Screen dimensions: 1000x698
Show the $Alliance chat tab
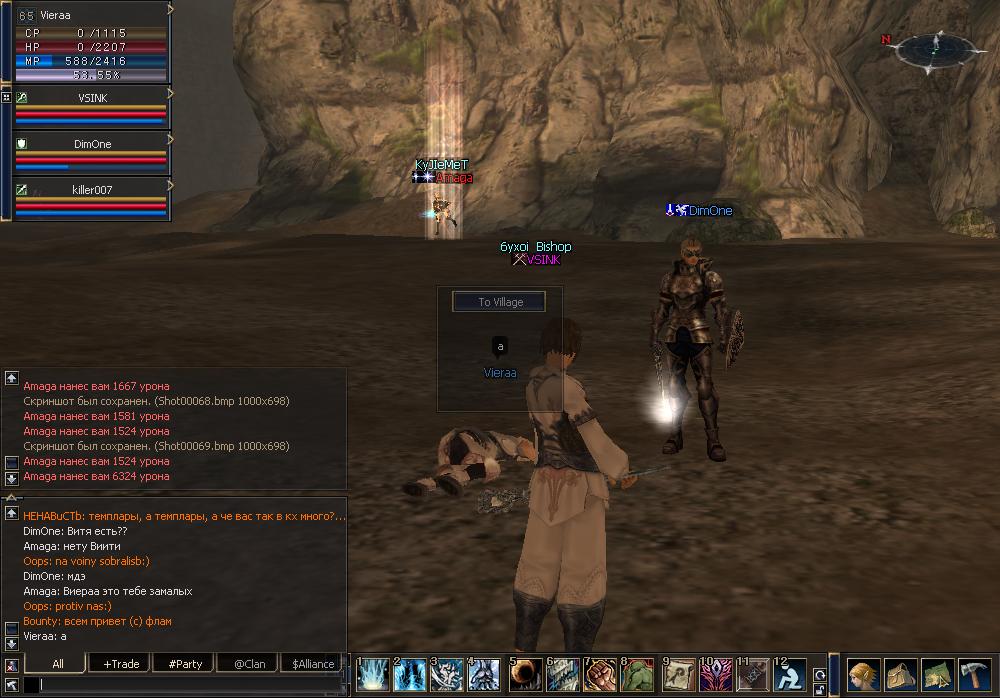[313, 663]
